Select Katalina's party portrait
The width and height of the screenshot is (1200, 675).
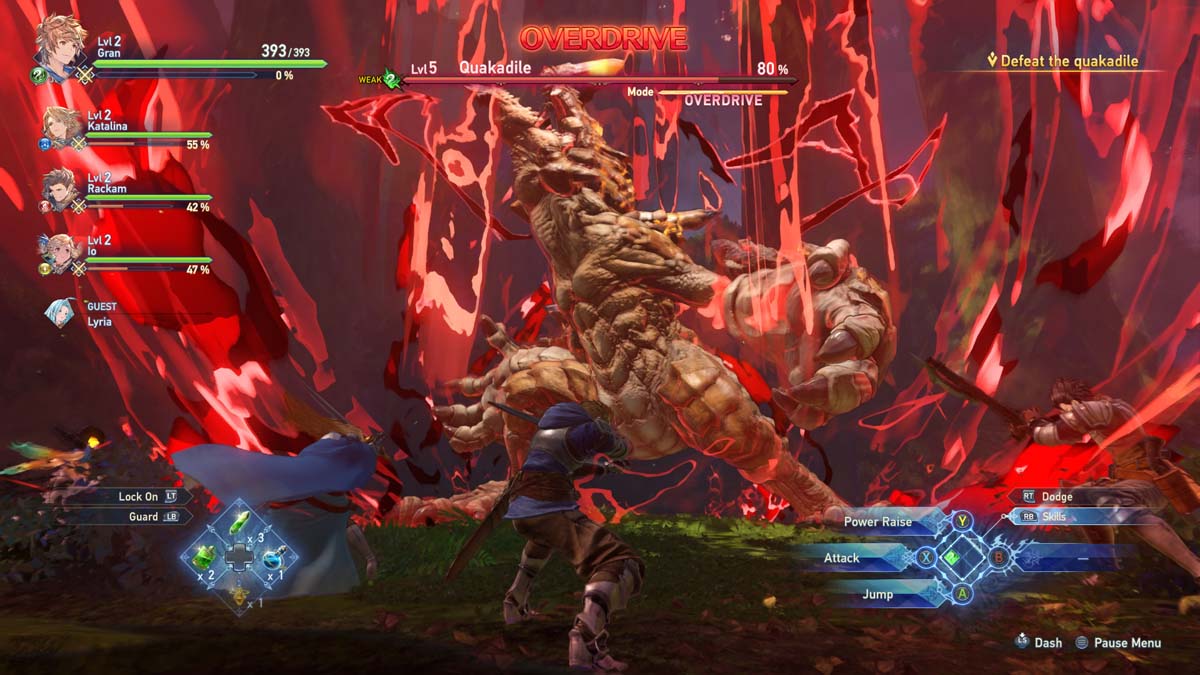tap(62, 128)
